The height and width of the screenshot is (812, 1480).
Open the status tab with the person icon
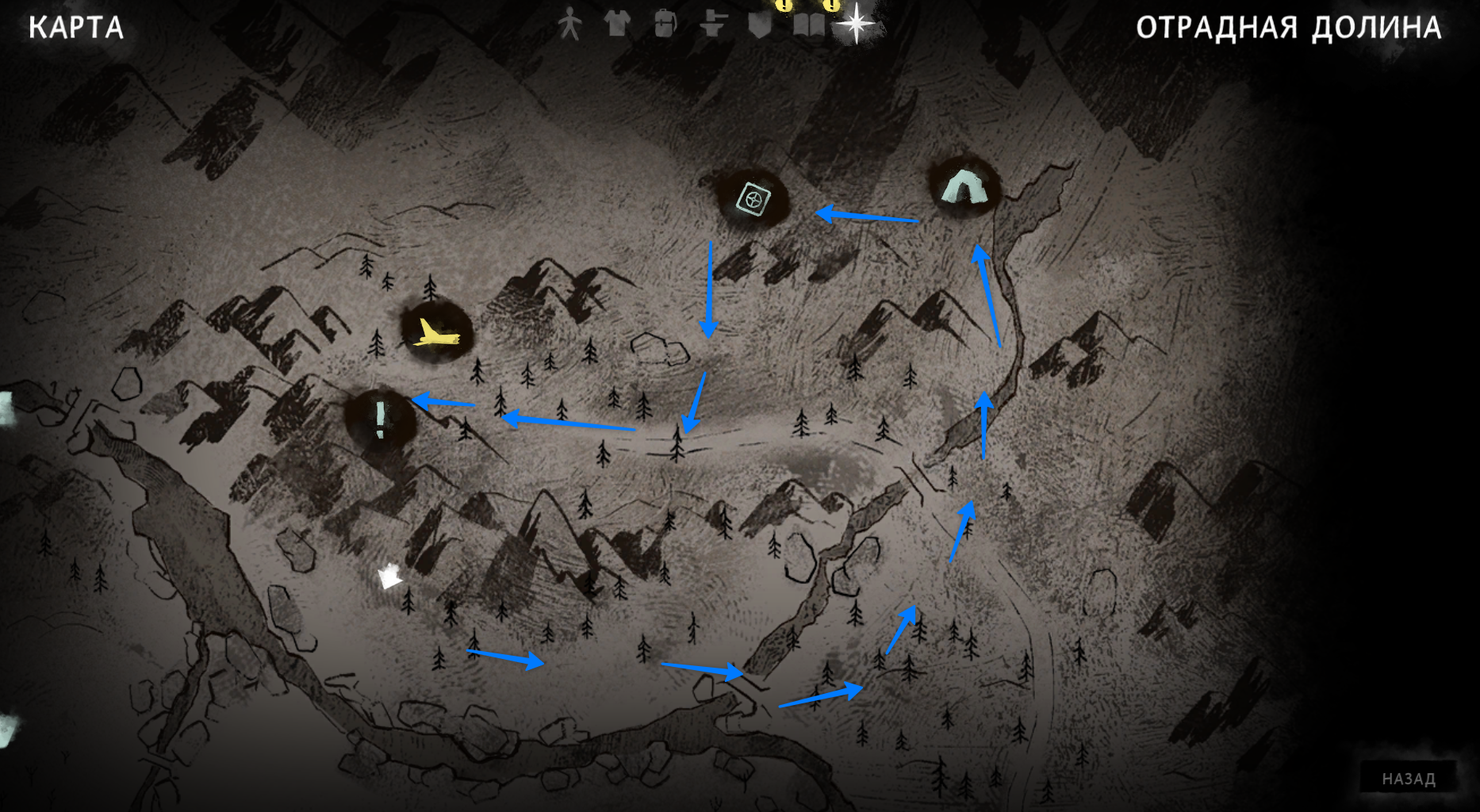(x=569, y=25)
